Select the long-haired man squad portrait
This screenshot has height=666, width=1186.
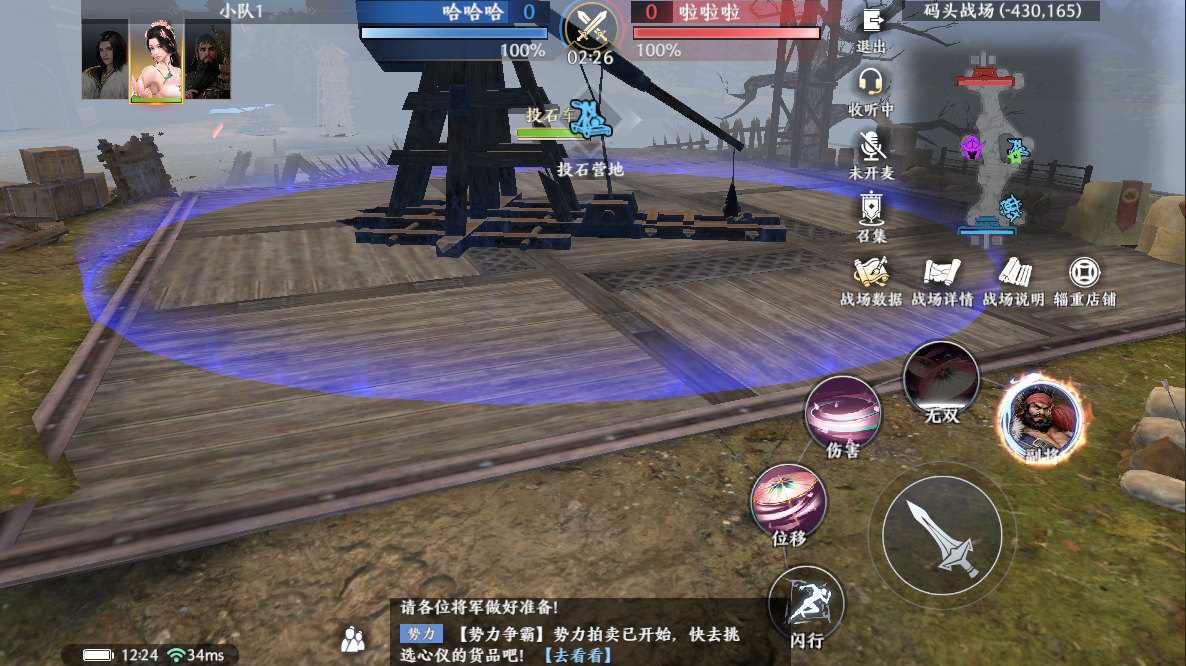pos(105,60)
